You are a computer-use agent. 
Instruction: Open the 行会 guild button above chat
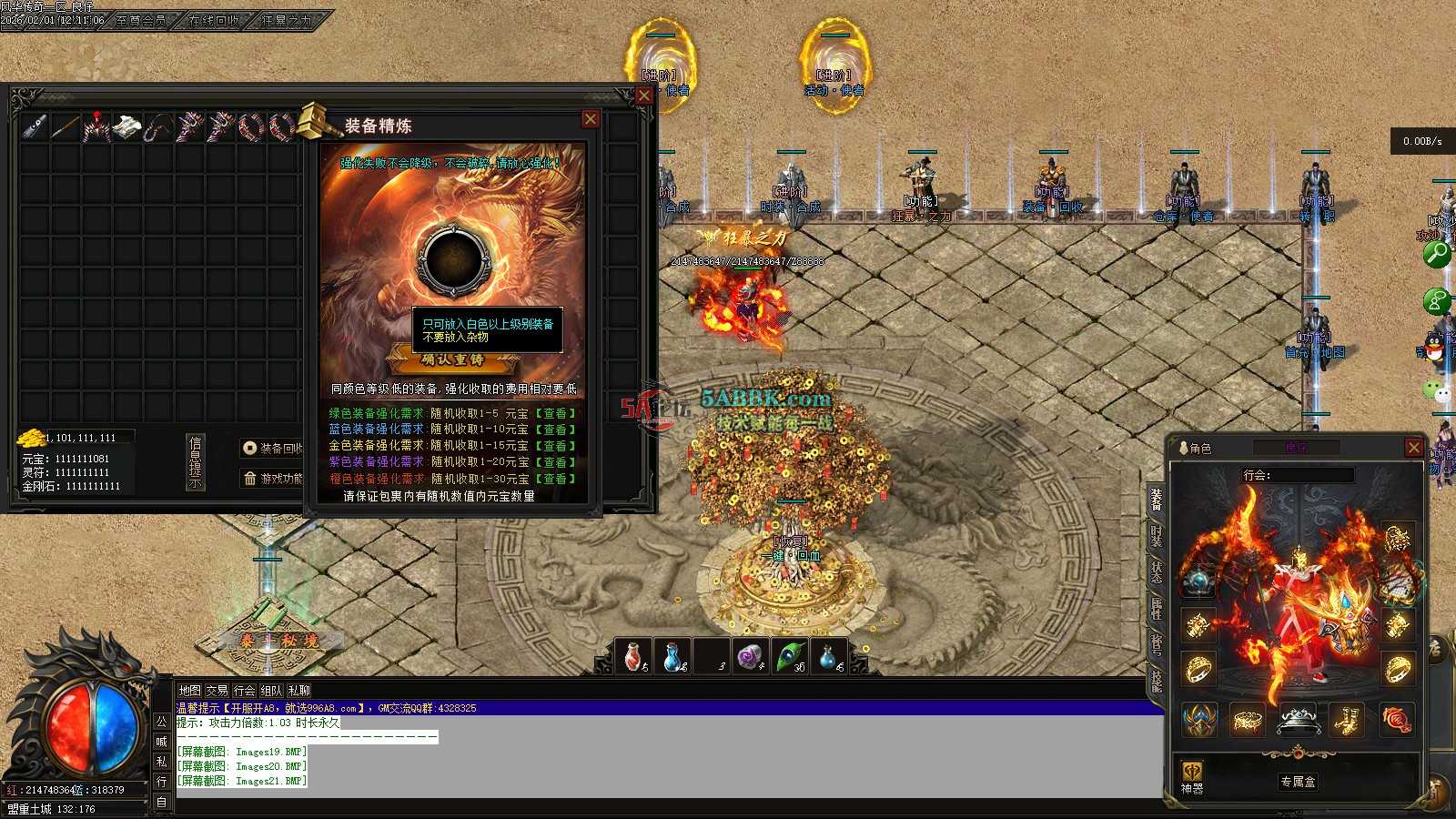tap(244, 691)
